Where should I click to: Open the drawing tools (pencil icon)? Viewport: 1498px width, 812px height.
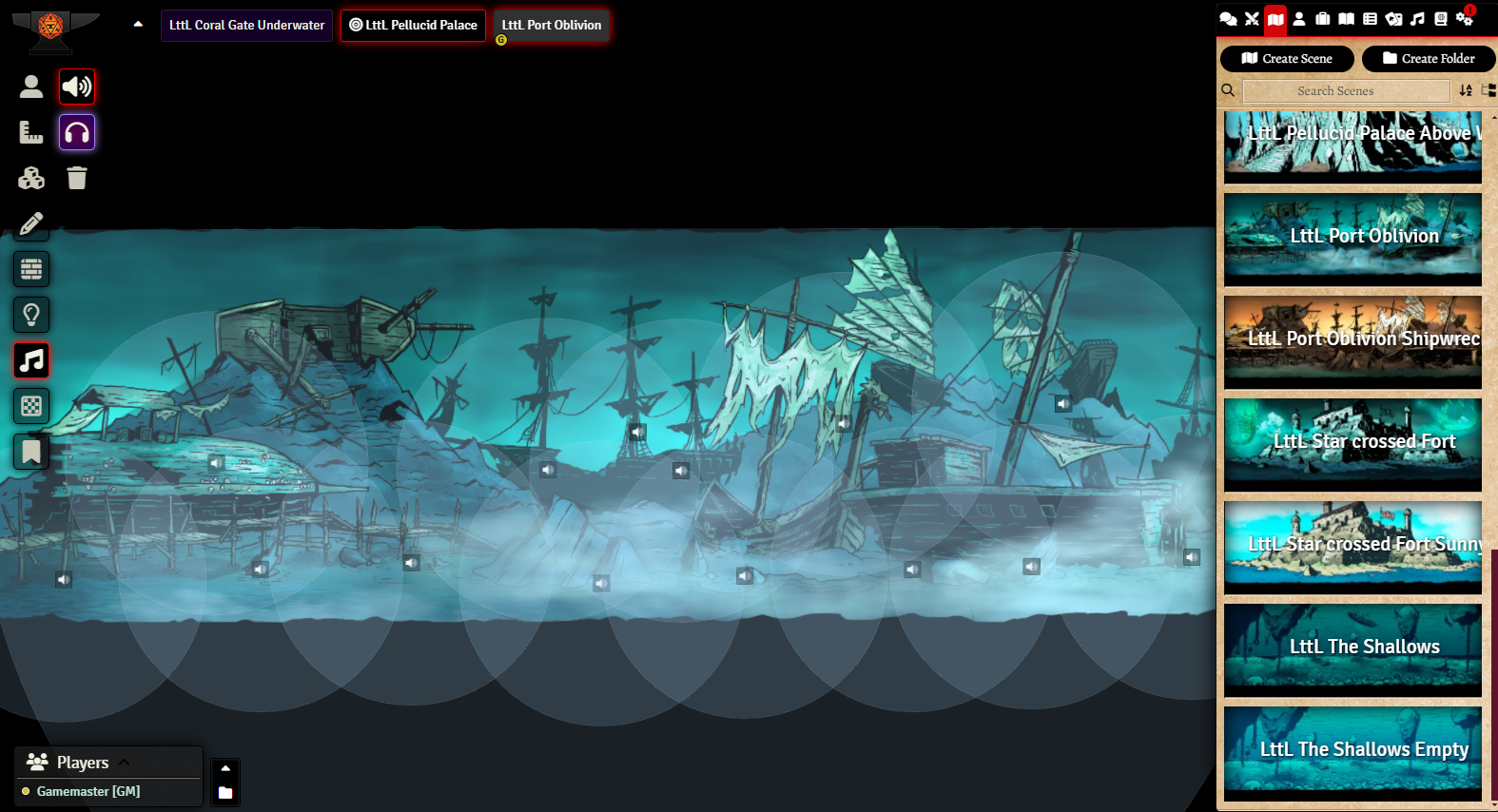[31, 223]
